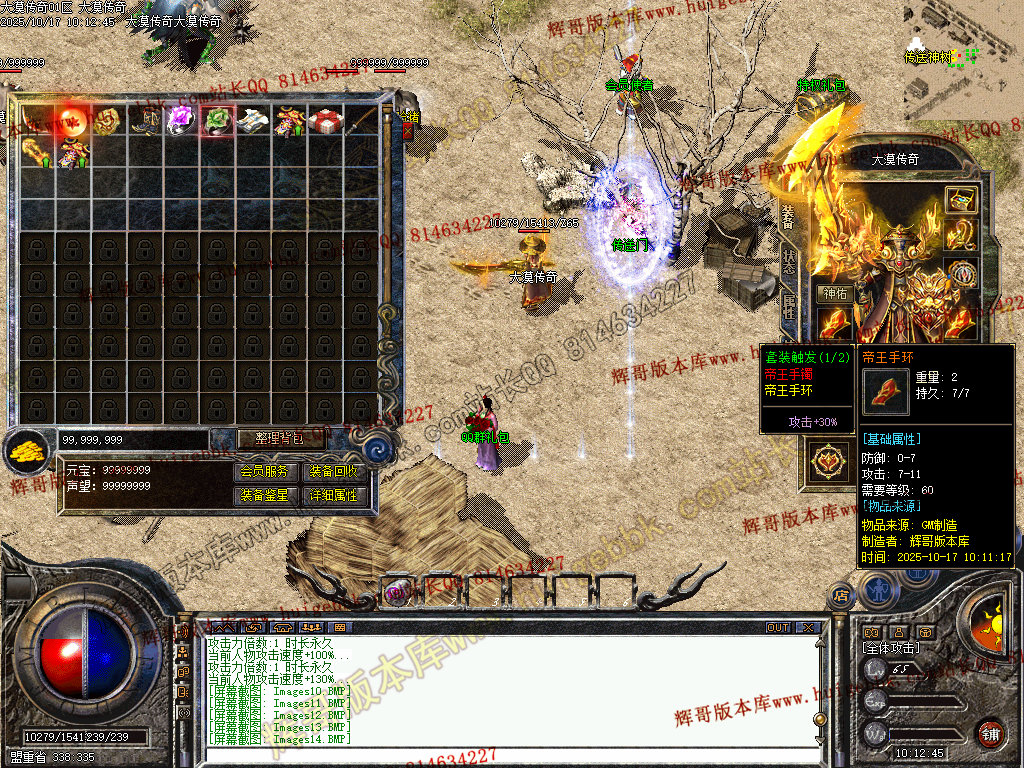Toggle the 全体攻击 attack mode label
The width and height of the screenshot is (1024, 768).
891,649
